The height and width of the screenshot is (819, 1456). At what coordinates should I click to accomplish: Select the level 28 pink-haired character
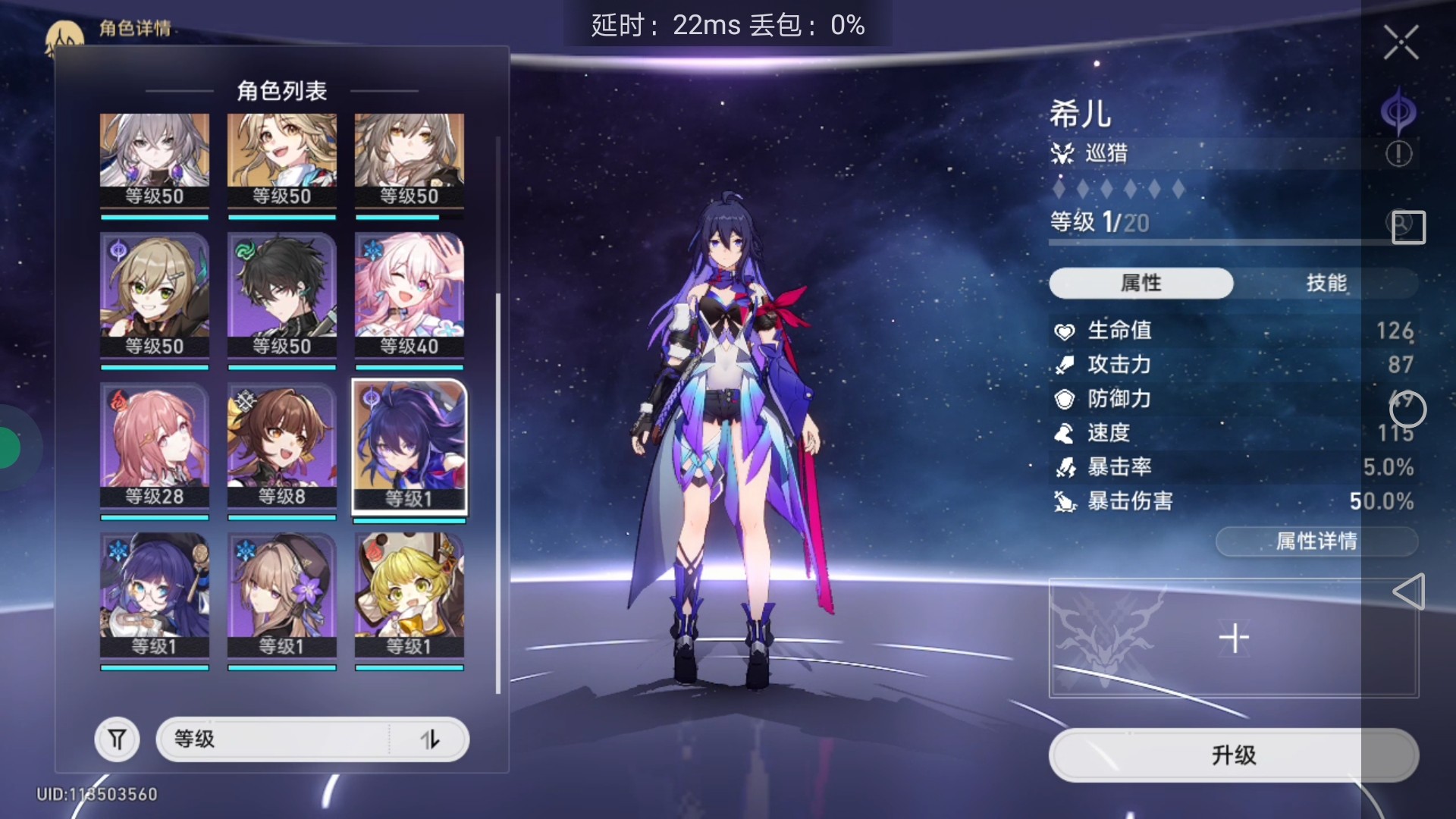click(154, 446)
